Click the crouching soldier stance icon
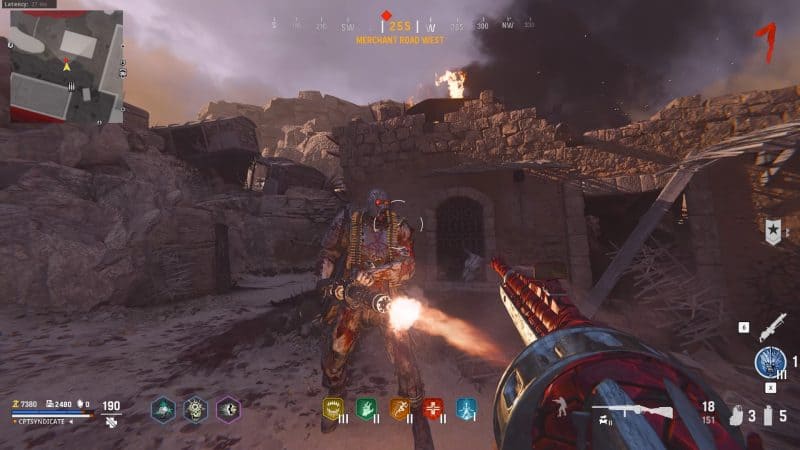This screenshot has height=450, width=800. tap(561, 406)
